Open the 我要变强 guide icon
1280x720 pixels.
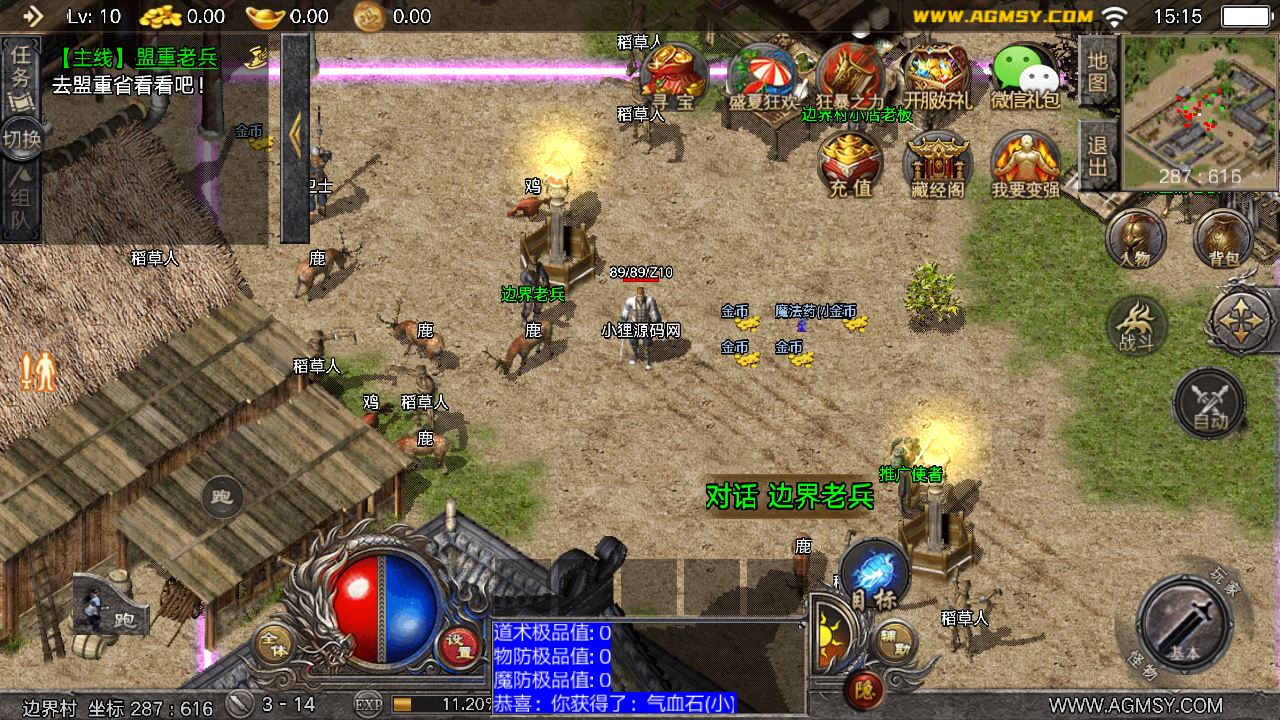click(1026, 163)
